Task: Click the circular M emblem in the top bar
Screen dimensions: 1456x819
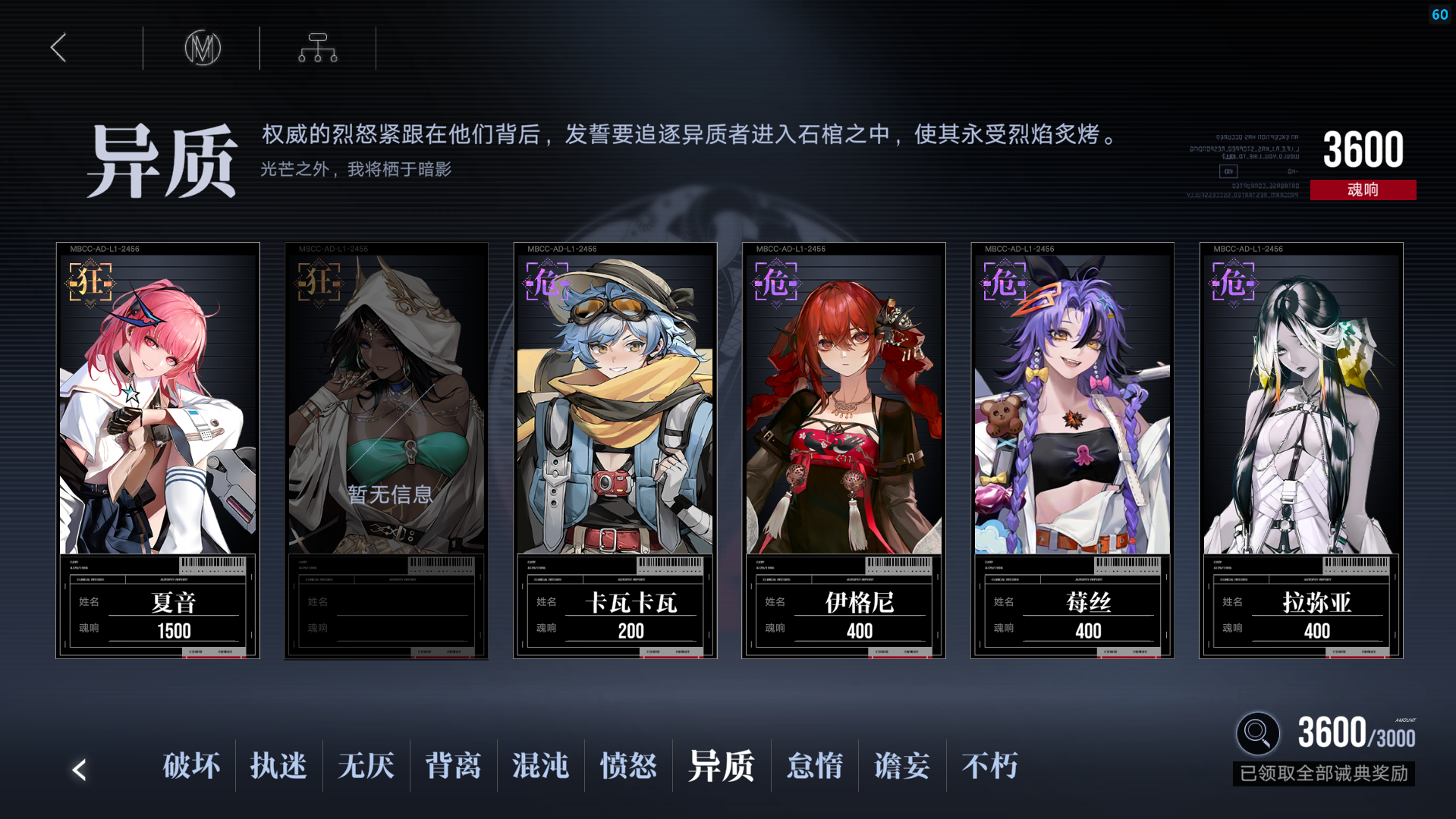Action: (x=202, y=47)
